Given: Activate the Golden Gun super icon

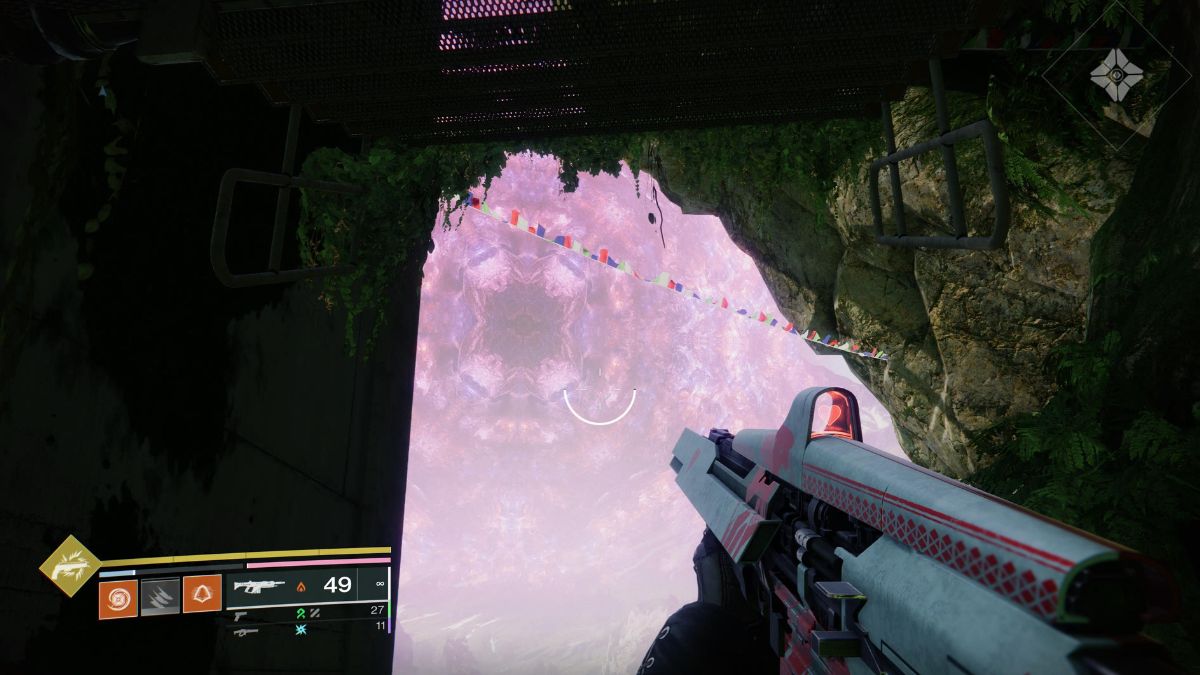Looking at the screenshot, I should (x=70, y=566).
